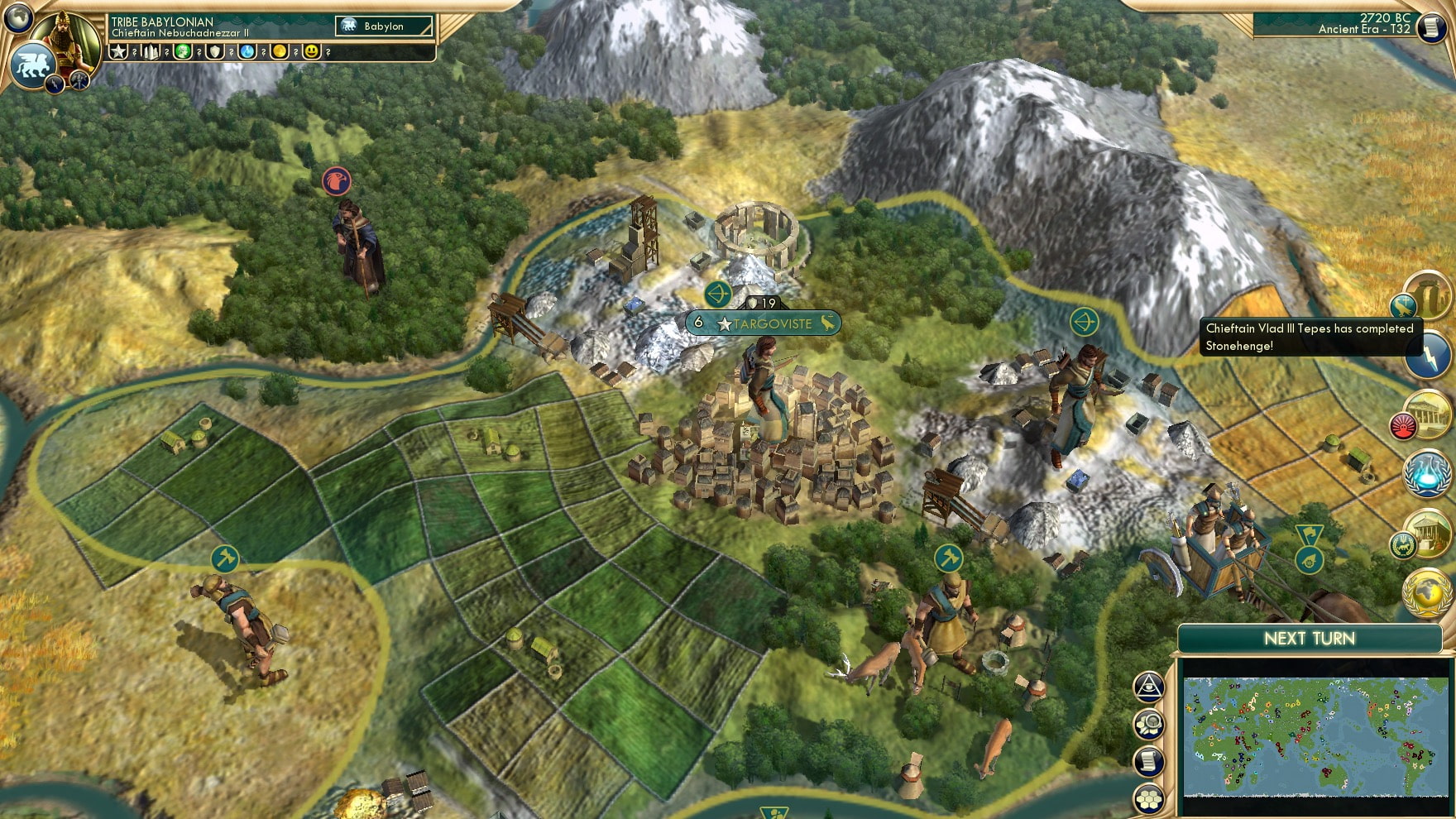Open the culture stat icon next to Chieftain's name
The image size is (1456, 819).
[x=182, y=52]
